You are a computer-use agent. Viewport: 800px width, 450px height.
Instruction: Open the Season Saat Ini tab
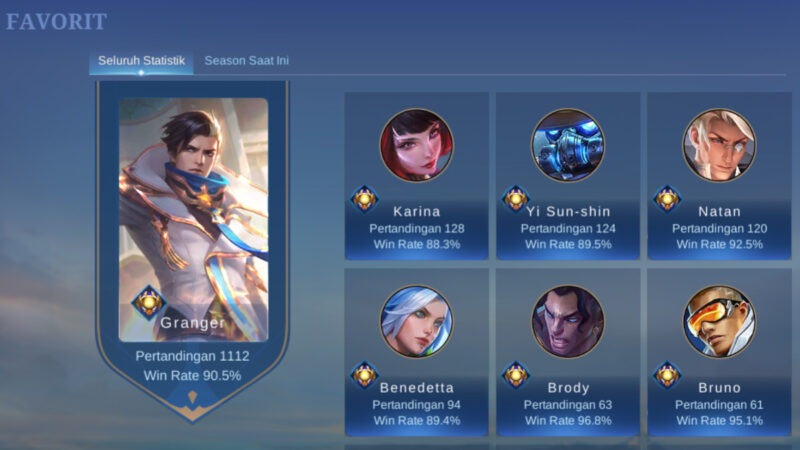(x=247, y=61)
